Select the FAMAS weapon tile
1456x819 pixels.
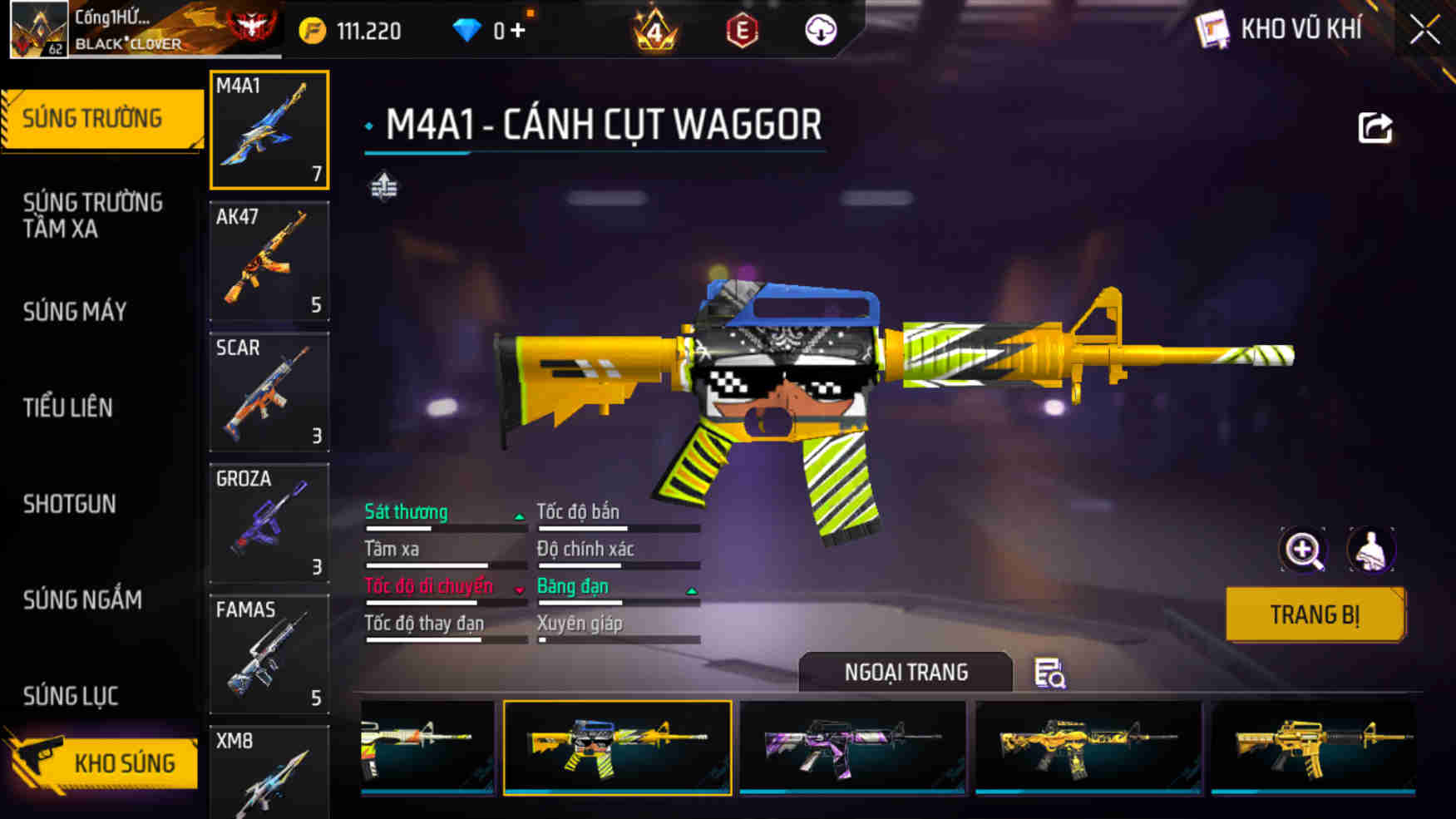click(269, 654)
